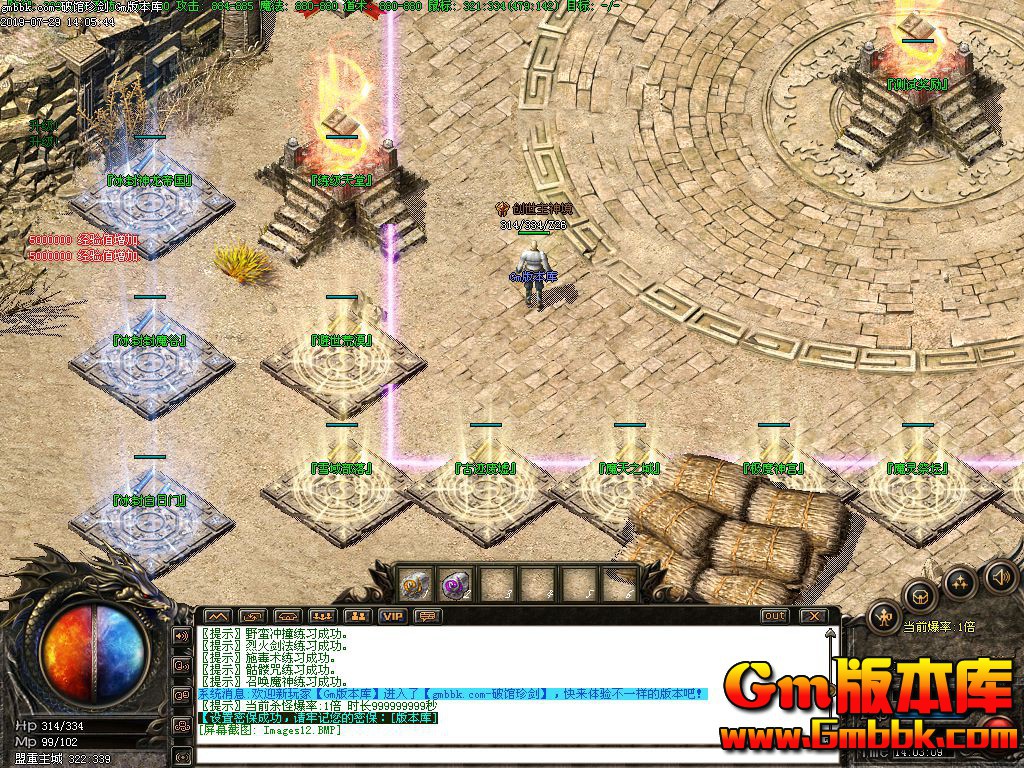Open the skills round button with three stars

[x=961, y=582]
